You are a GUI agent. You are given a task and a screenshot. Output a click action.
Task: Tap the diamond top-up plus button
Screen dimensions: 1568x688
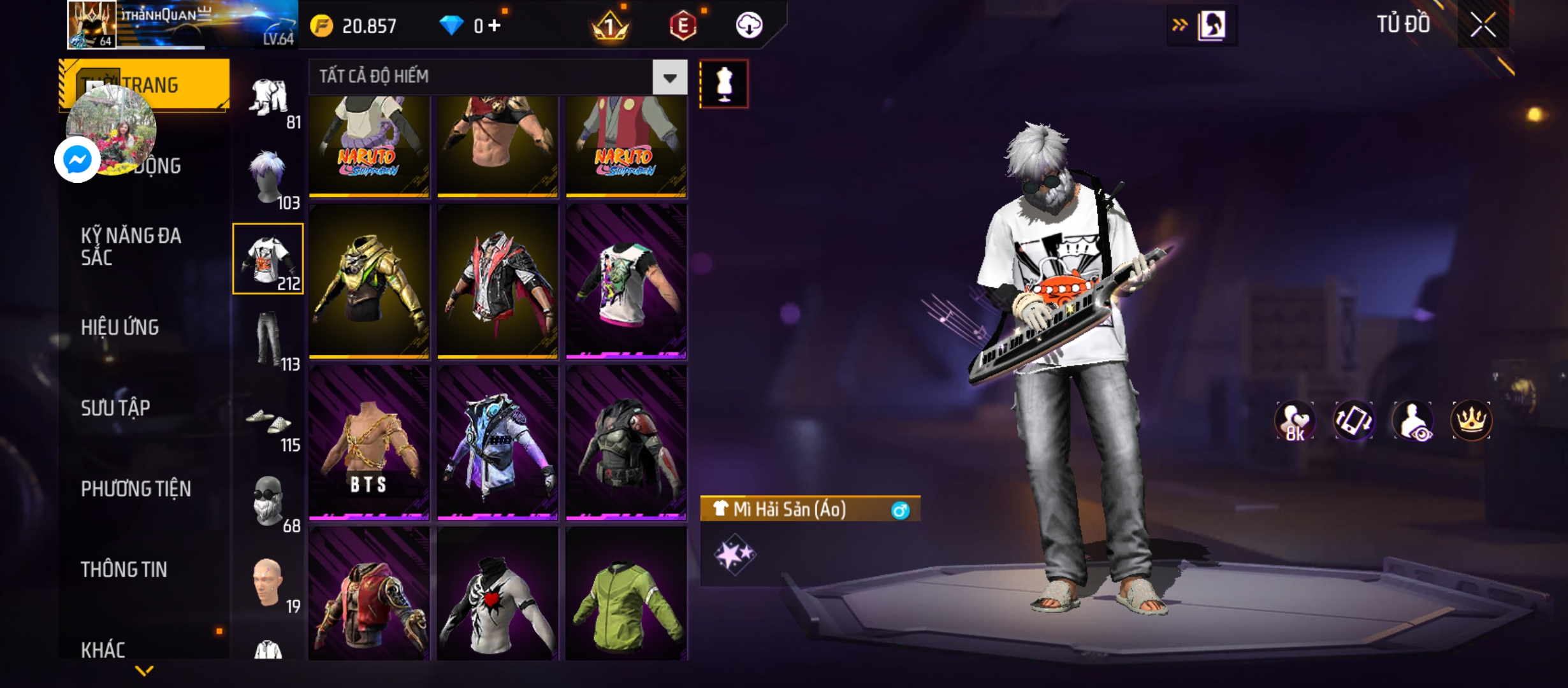click(x=495, y=25)
